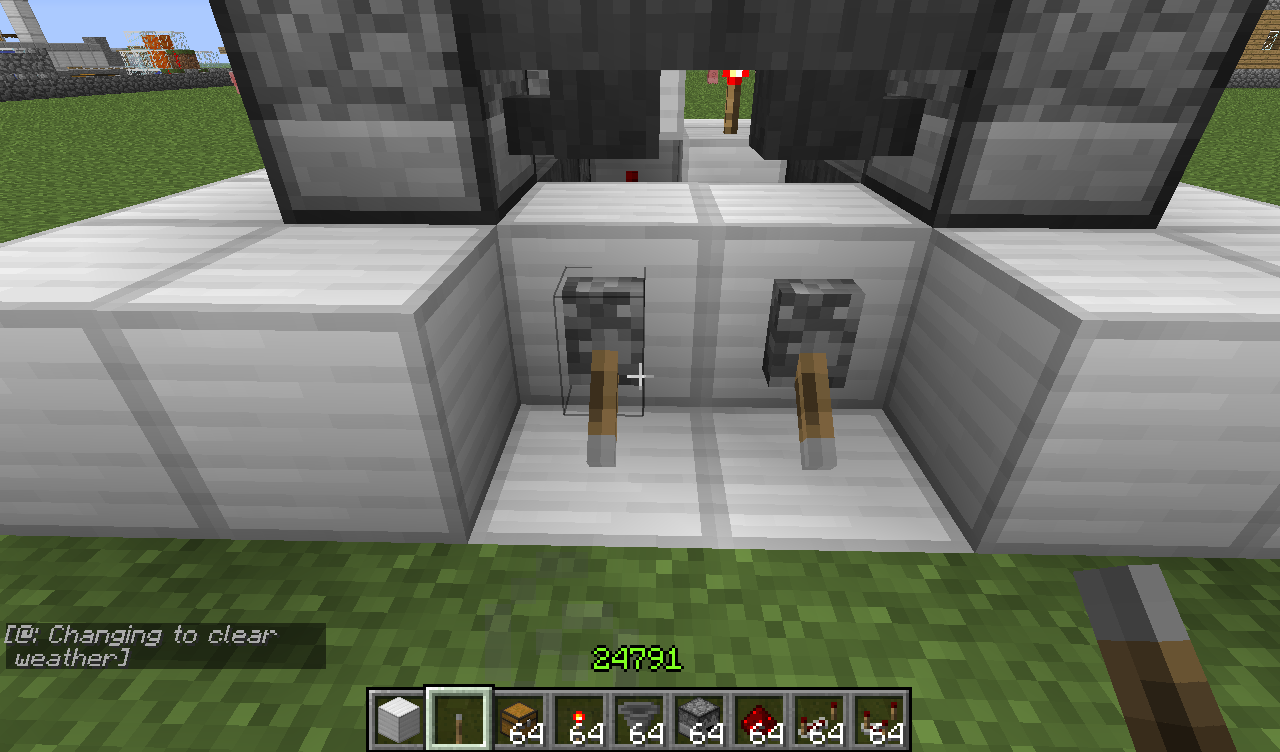Select the quartz block in hotbar slot one

click(394, 715)
